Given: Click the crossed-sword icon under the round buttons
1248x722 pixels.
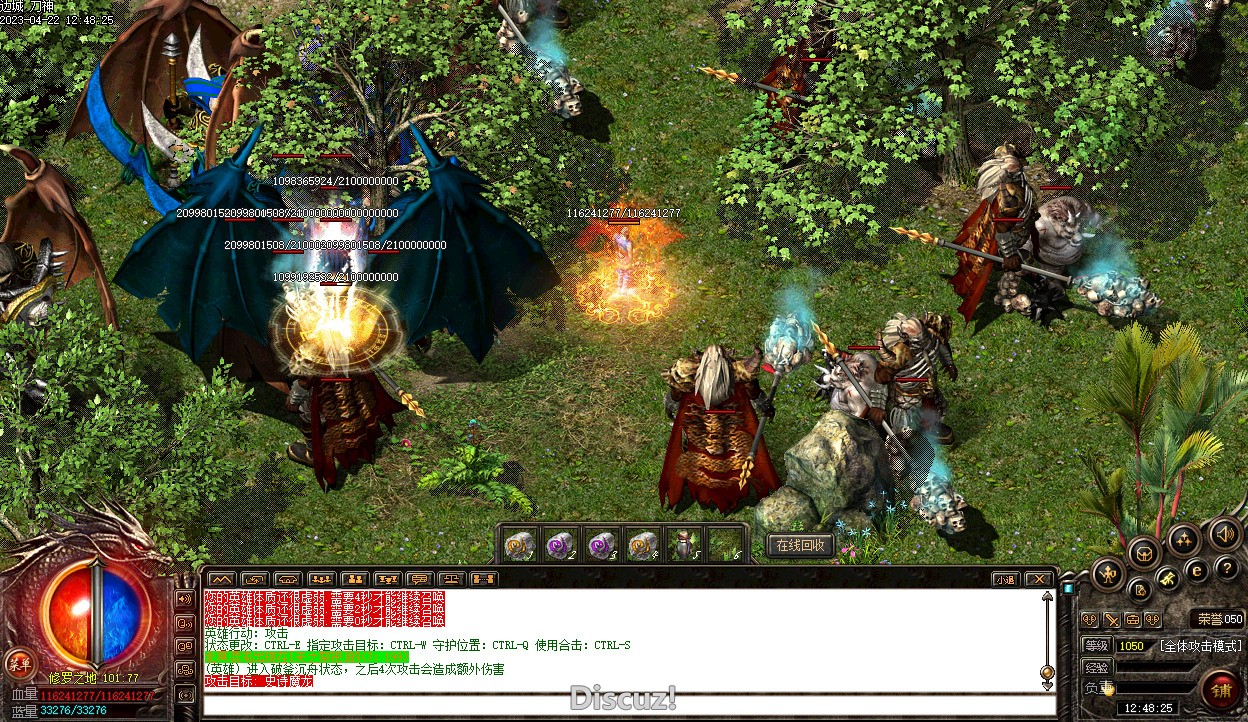Looking at the screenshot, I should [x=1111, y=620].
